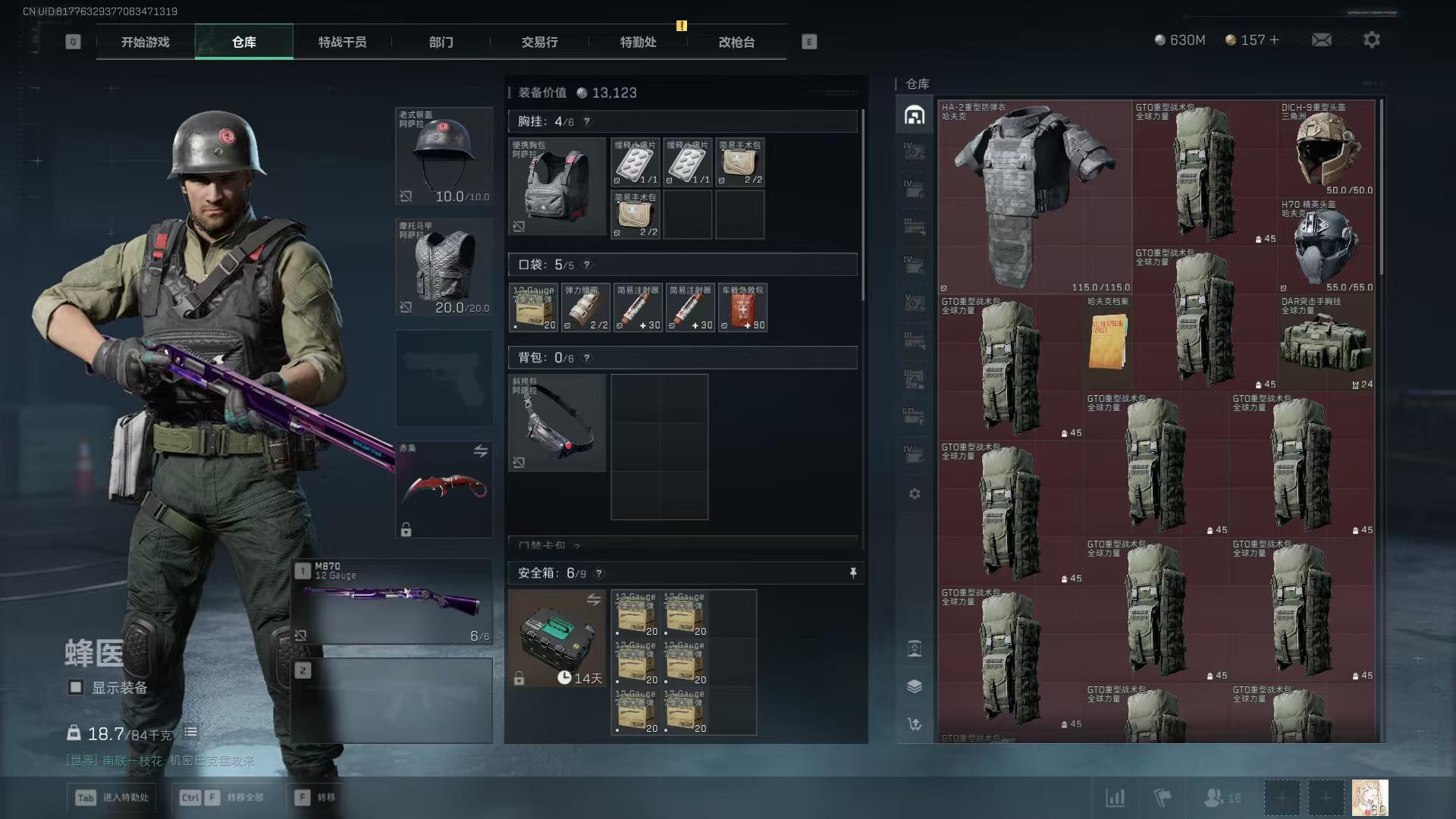This screenshot has height=819, width=1456.
Task: Choose the red karambit melee weapon slot
Action: 444,489
